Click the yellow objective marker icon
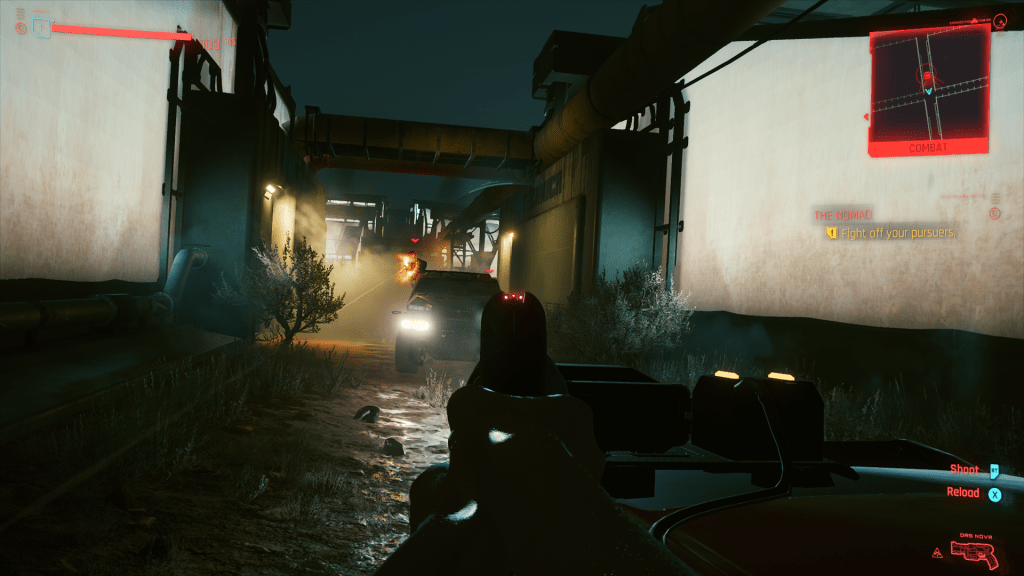Screen dimensions: 1024x576 (x=830, y=233)
